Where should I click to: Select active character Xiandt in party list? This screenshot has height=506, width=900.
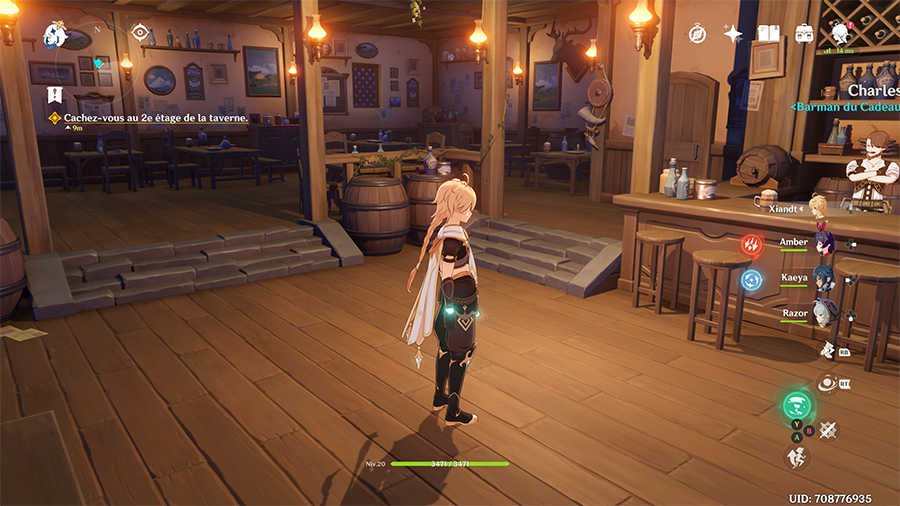[817, 208]
